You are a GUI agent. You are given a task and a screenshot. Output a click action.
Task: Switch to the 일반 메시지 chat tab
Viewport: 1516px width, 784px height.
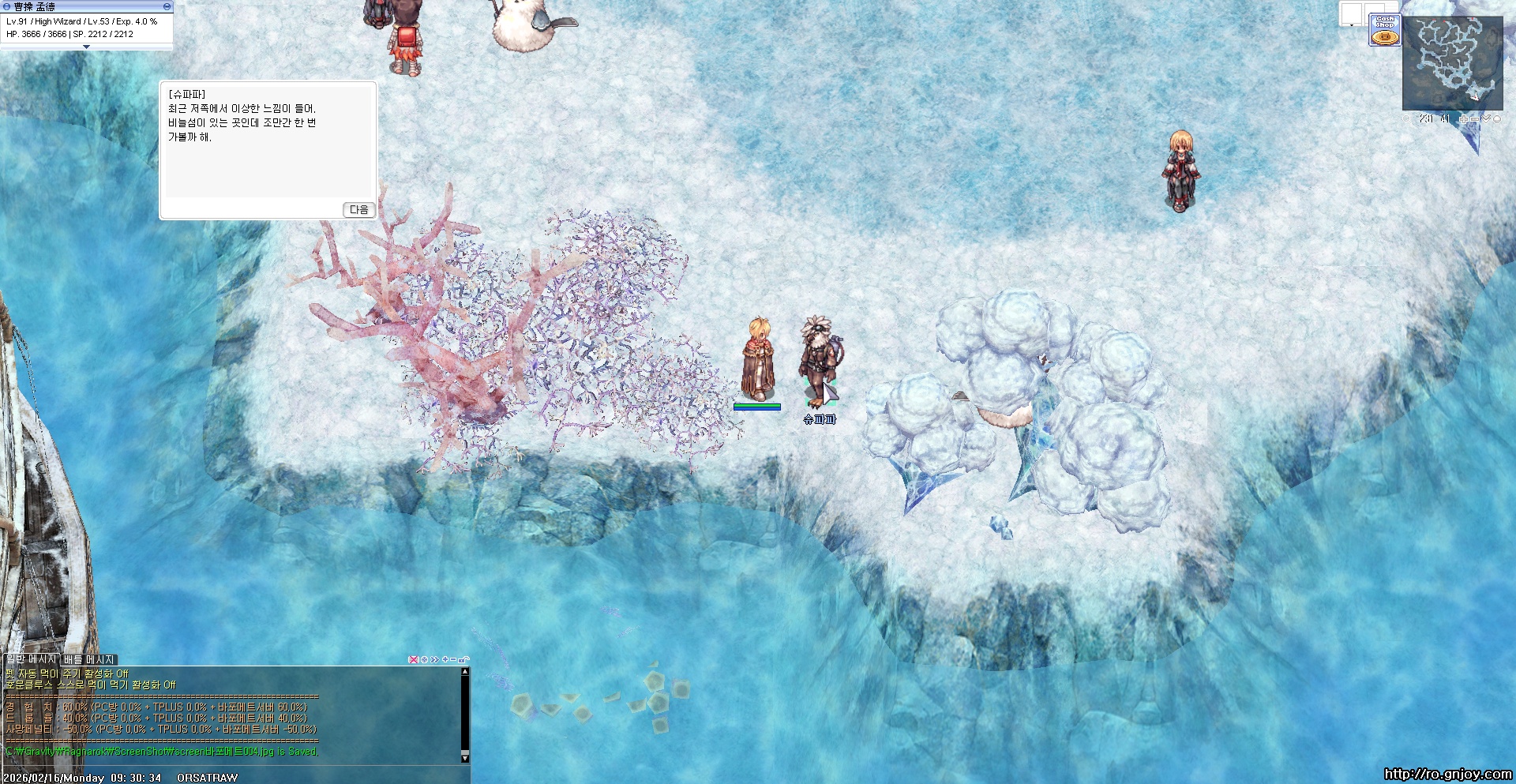(32, 659)
